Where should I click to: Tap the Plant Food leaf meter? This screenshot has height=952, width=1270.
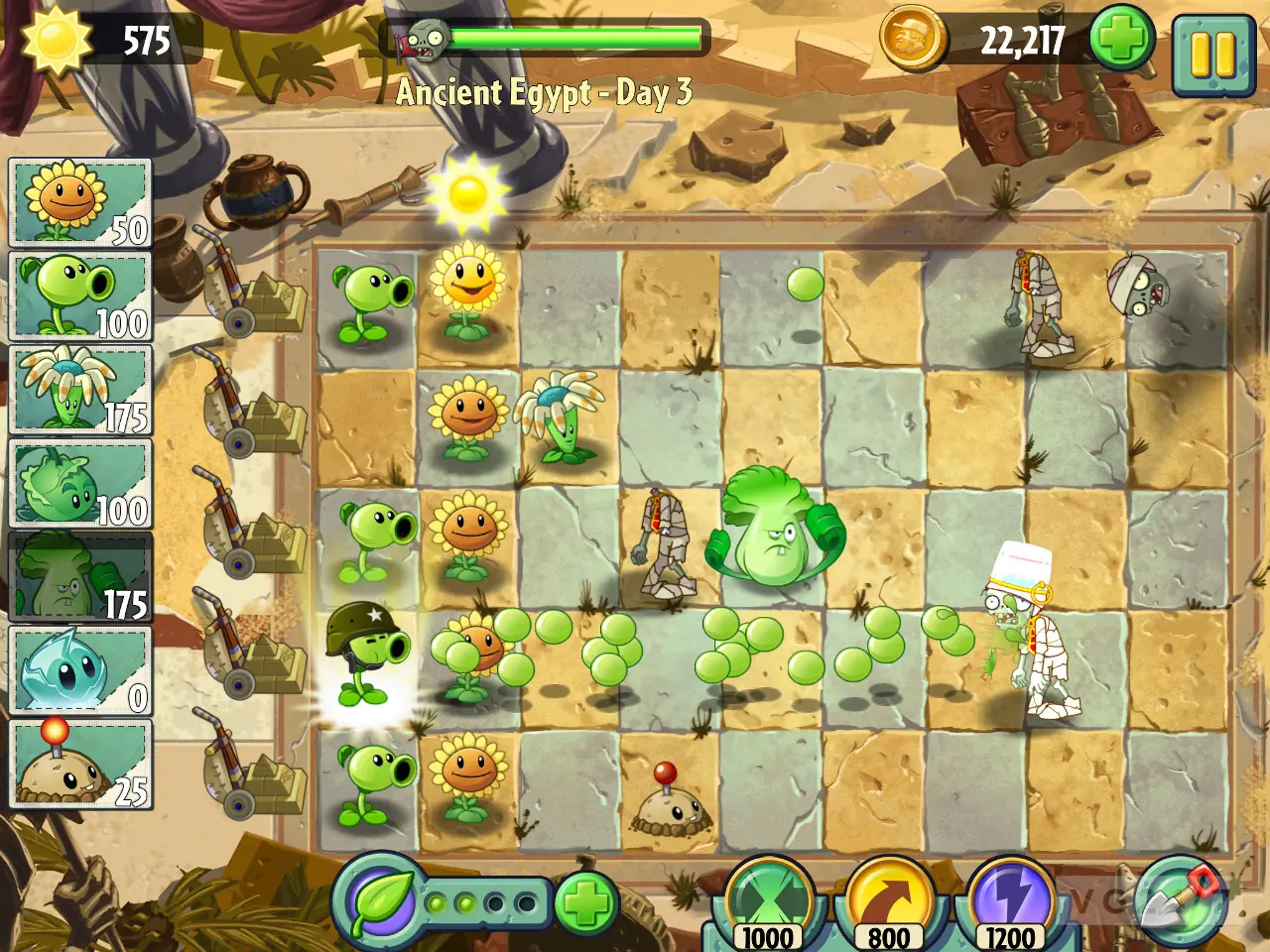[381, 903]
